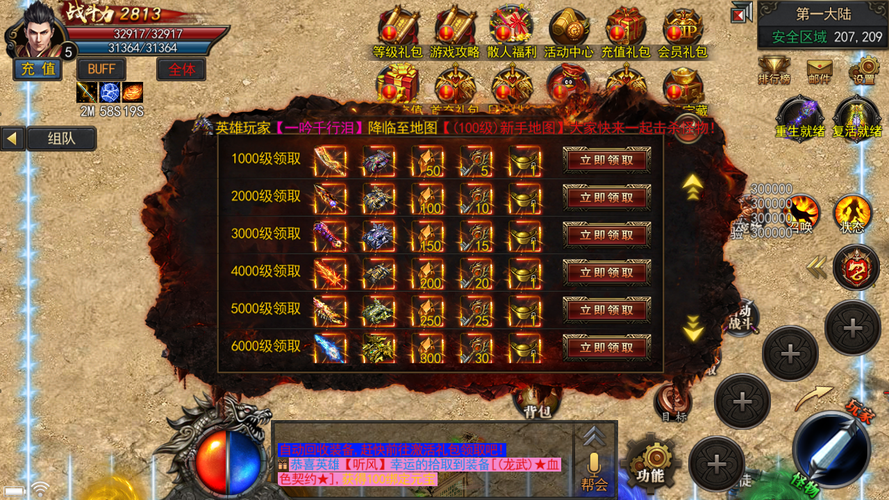Open the 活动中心 event center
This screenshot has width=889, height=500.
[569, 31]
